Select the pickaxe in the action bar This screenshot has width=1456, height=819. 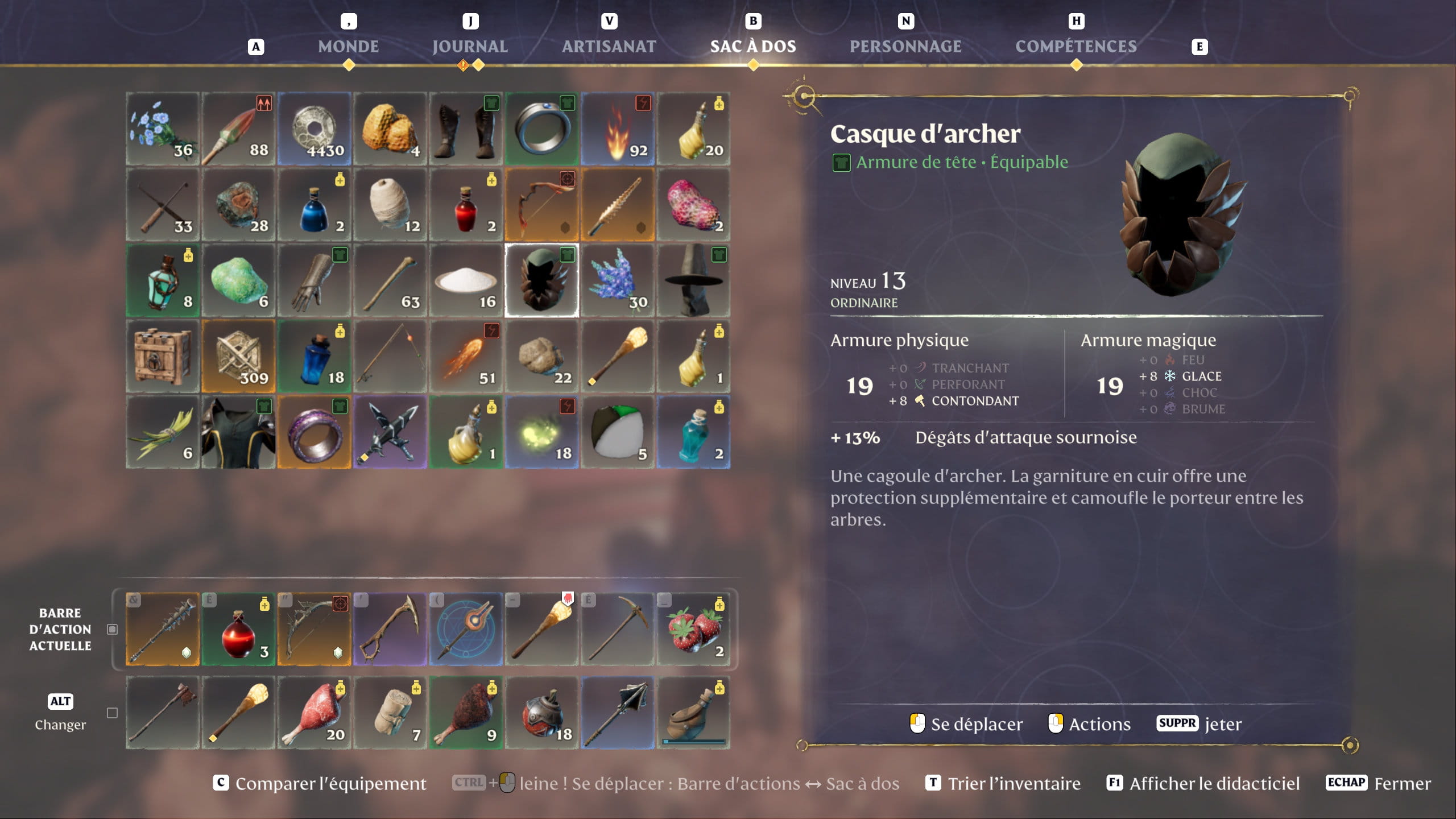(618, 629)
